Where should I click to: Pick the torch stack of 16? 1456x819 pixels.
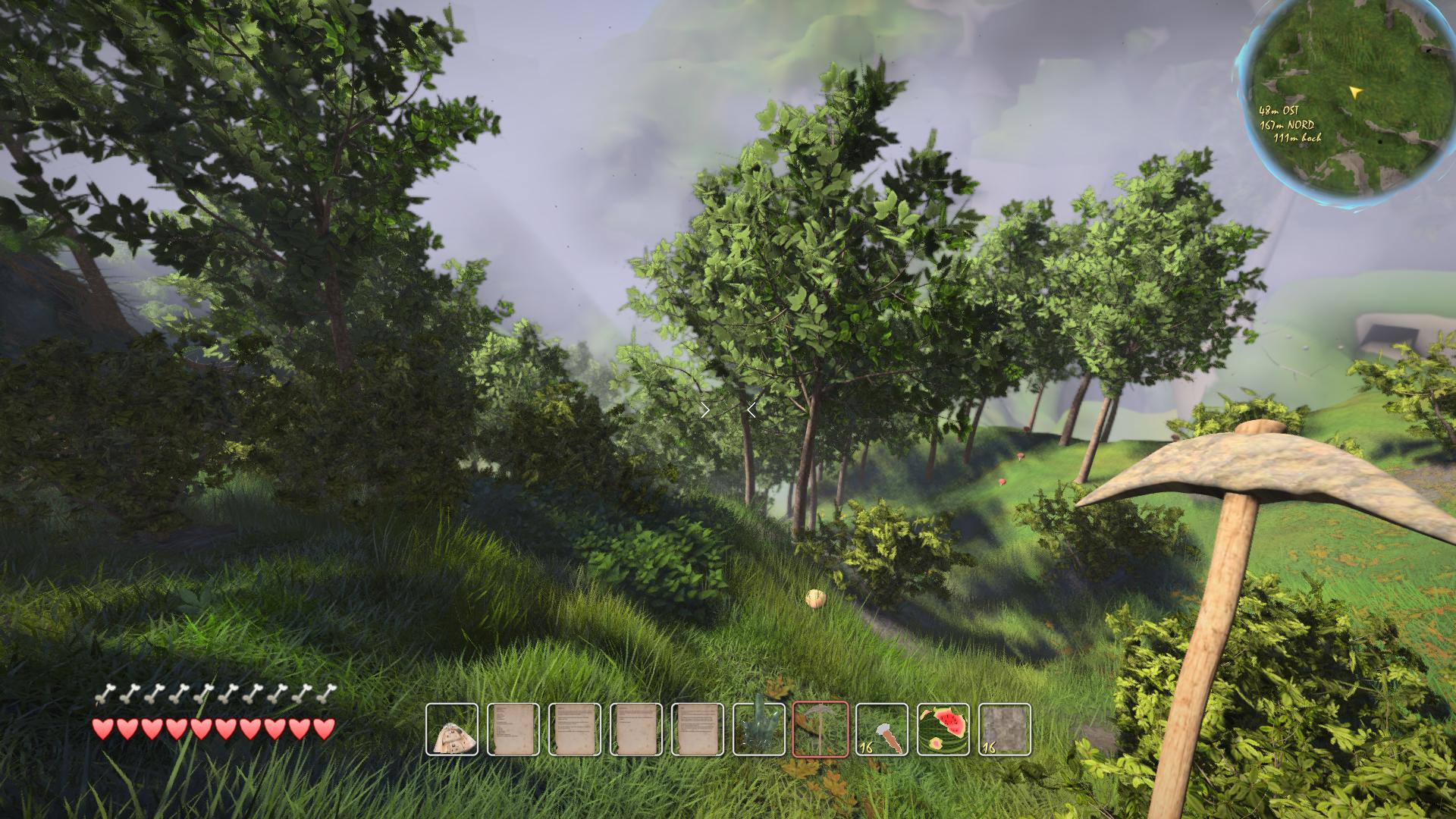coord(882,730)
